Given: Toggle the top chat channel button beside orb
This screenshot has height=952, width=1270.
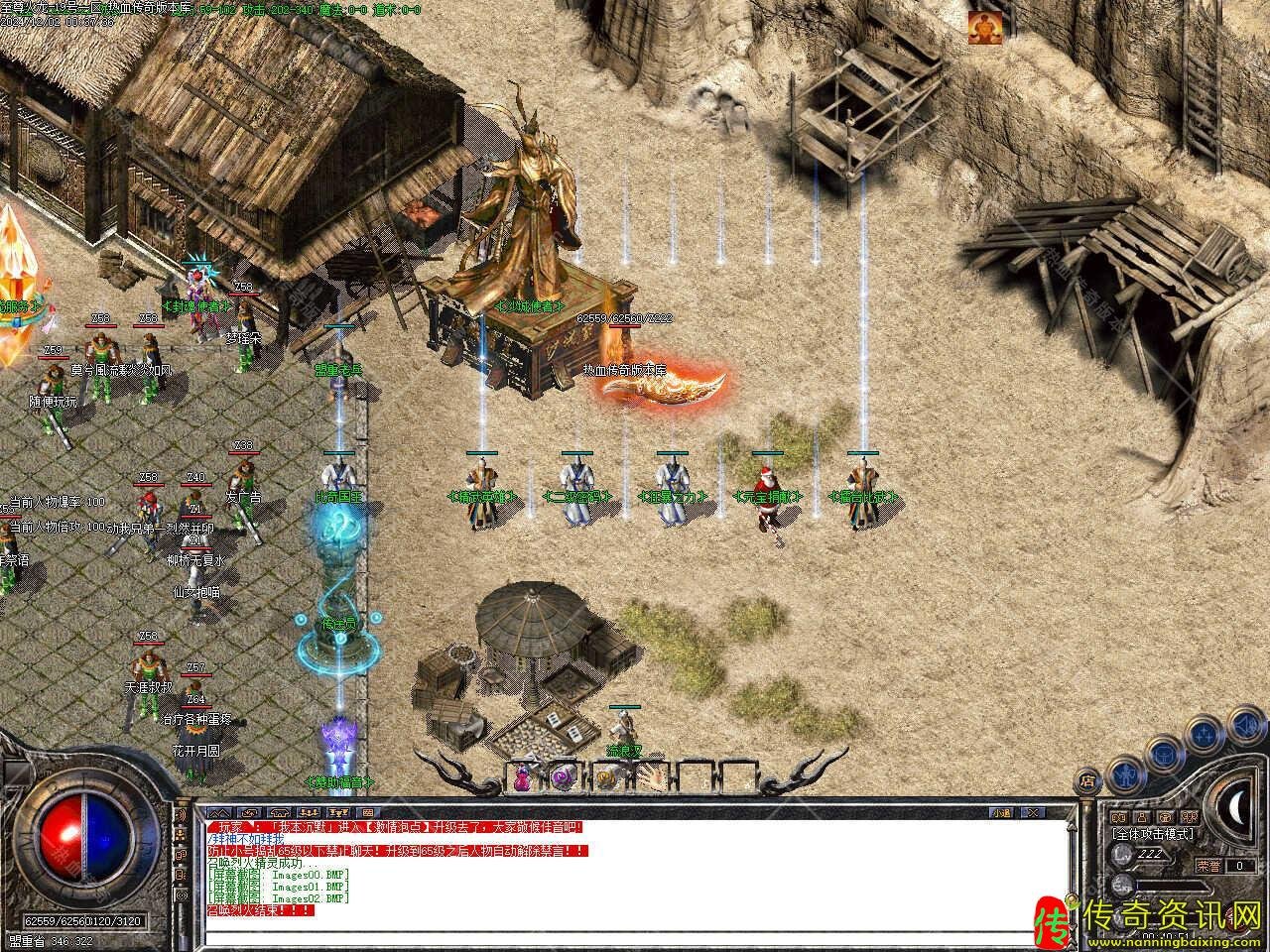Looking at the screenshot, I should click(x=182, y=815).
